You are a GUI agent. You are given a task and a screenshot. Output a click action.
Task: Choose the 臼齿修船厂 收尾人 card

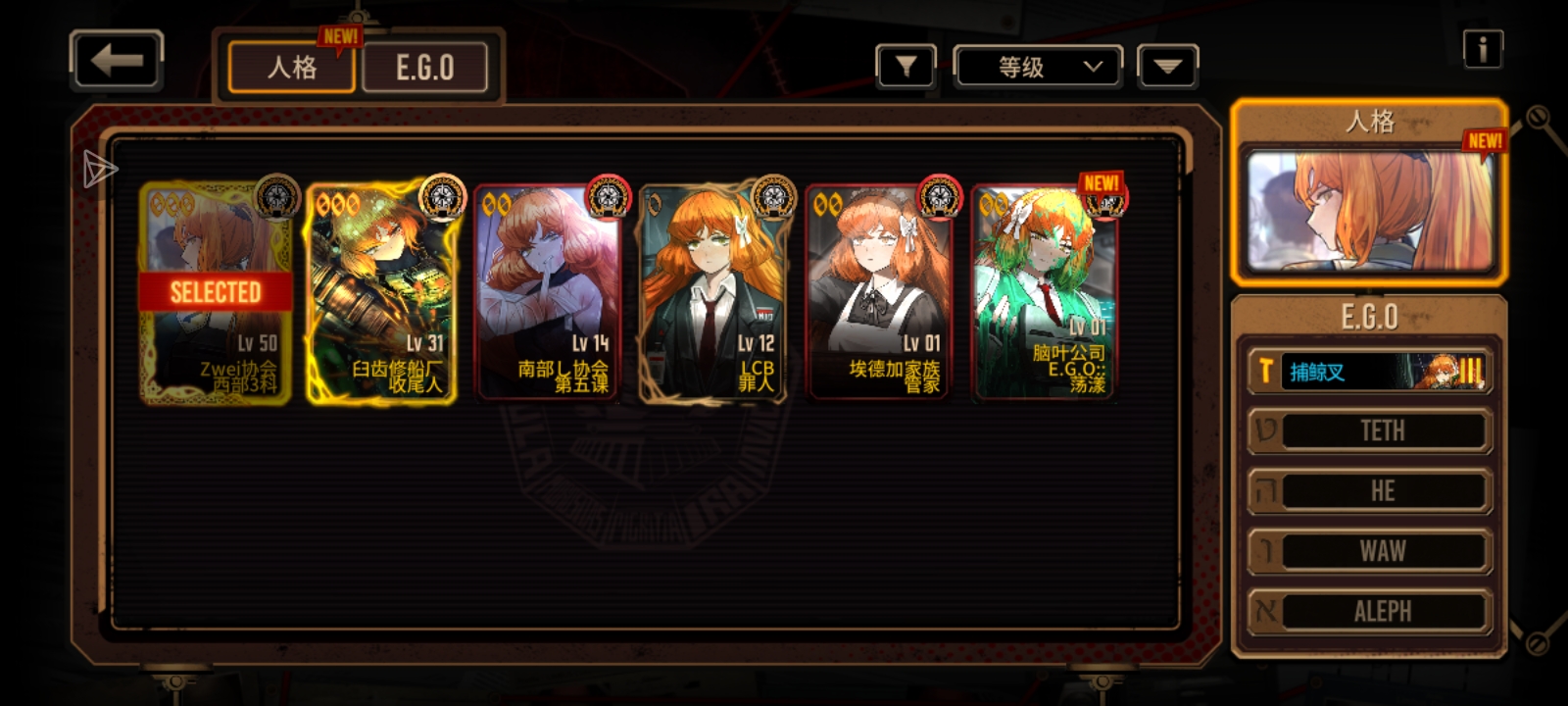pos(382,292)
